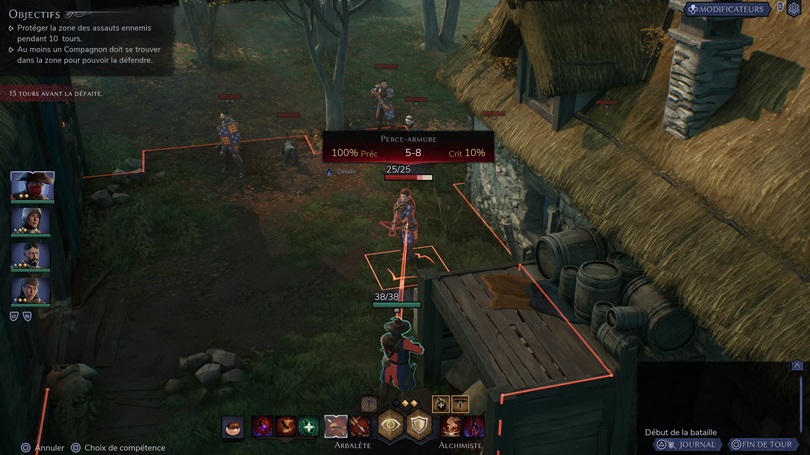Activate the shield defense ability hexagon

pos(418,424)
